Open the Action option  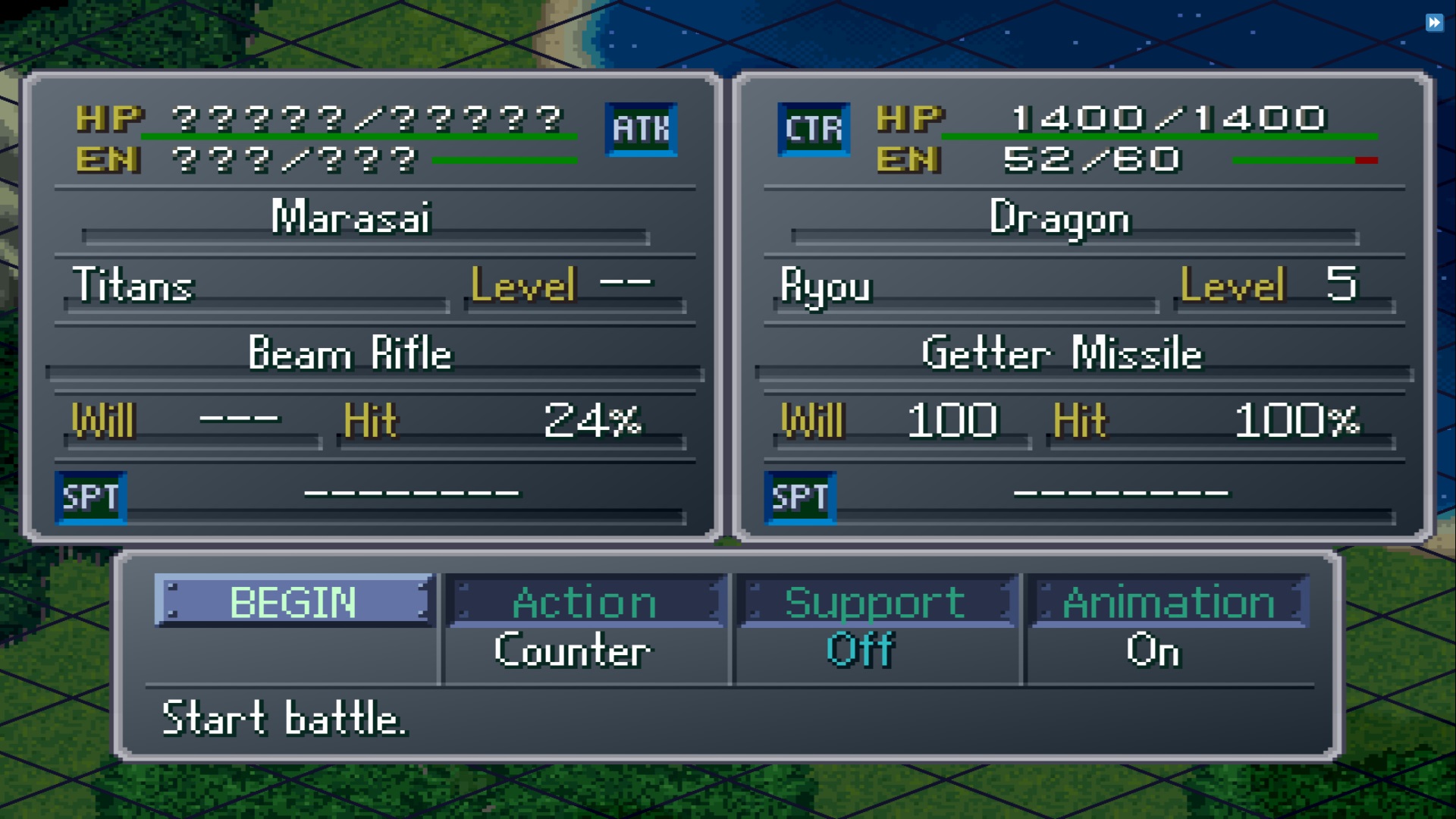(x=585, y=603)
